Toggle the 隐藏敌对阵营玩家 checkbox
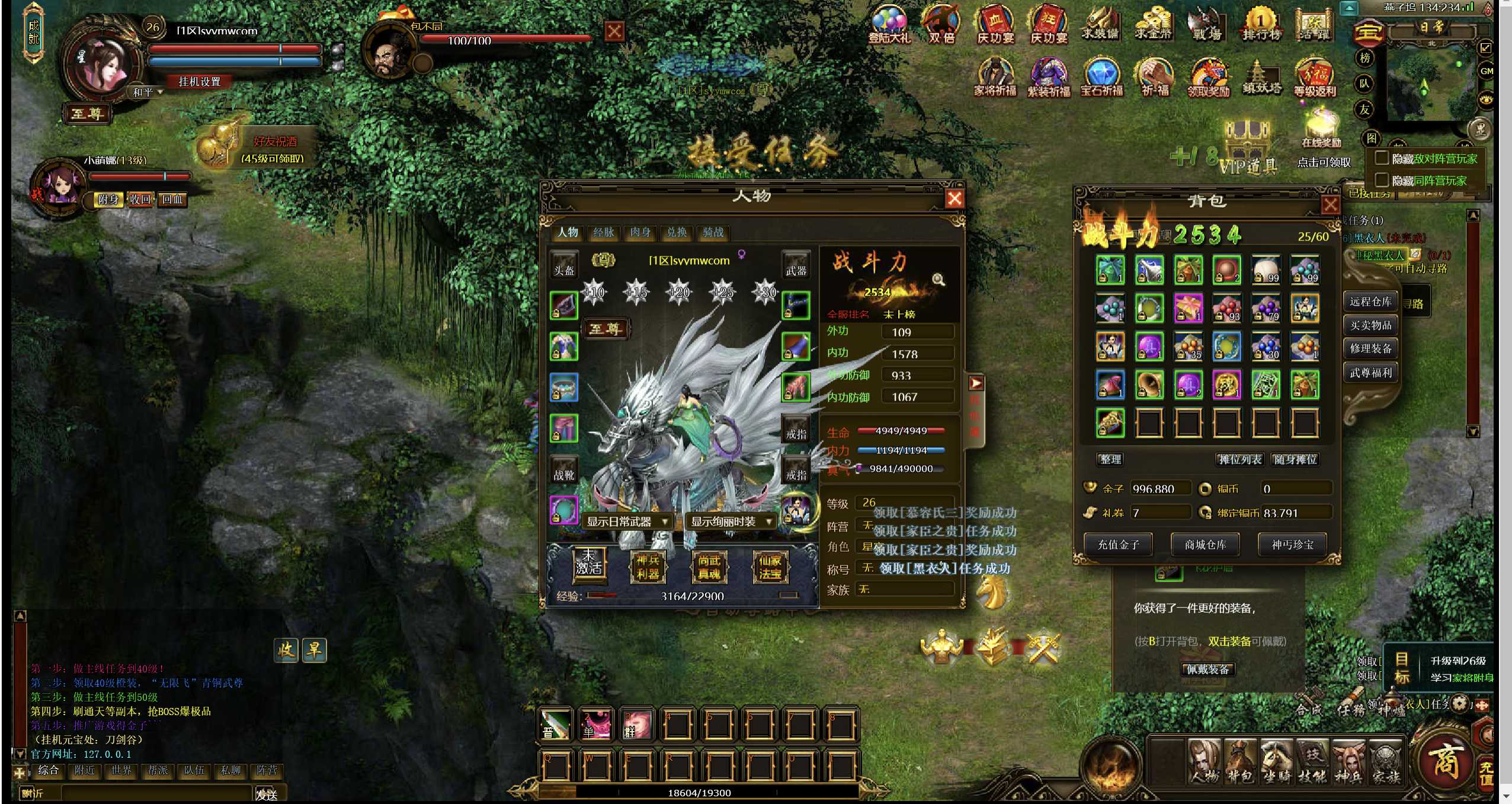The width and height of the screenshot is (1512, 804). pyautogui.click(x=1382, y=158)
